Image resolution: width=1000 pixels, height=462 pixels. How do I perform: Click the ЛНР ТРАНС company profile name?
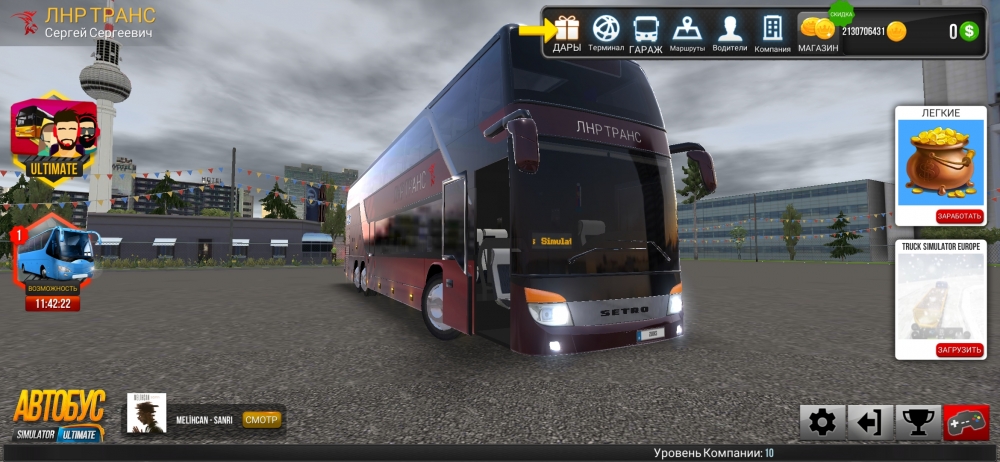click(x=100, y=15)
